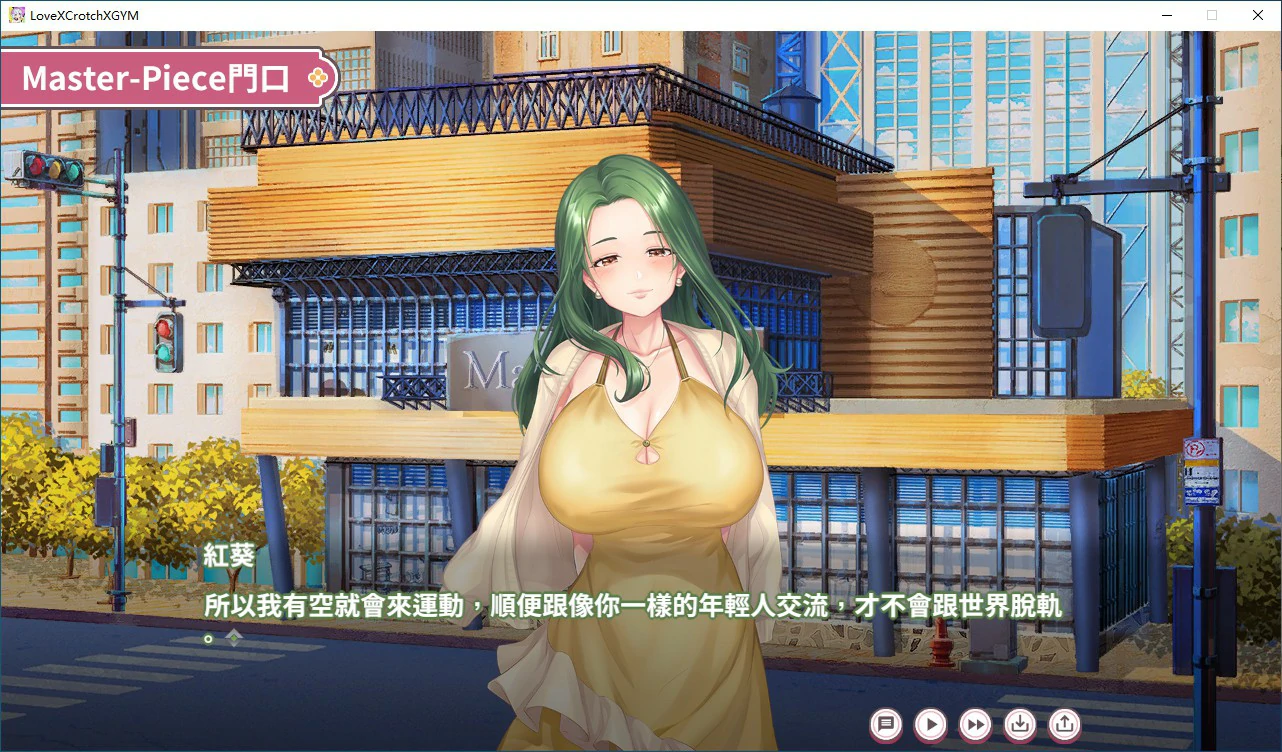
Task: Close the LoveXCrotchXGYM window
Action: click(x=1257, y=15)
